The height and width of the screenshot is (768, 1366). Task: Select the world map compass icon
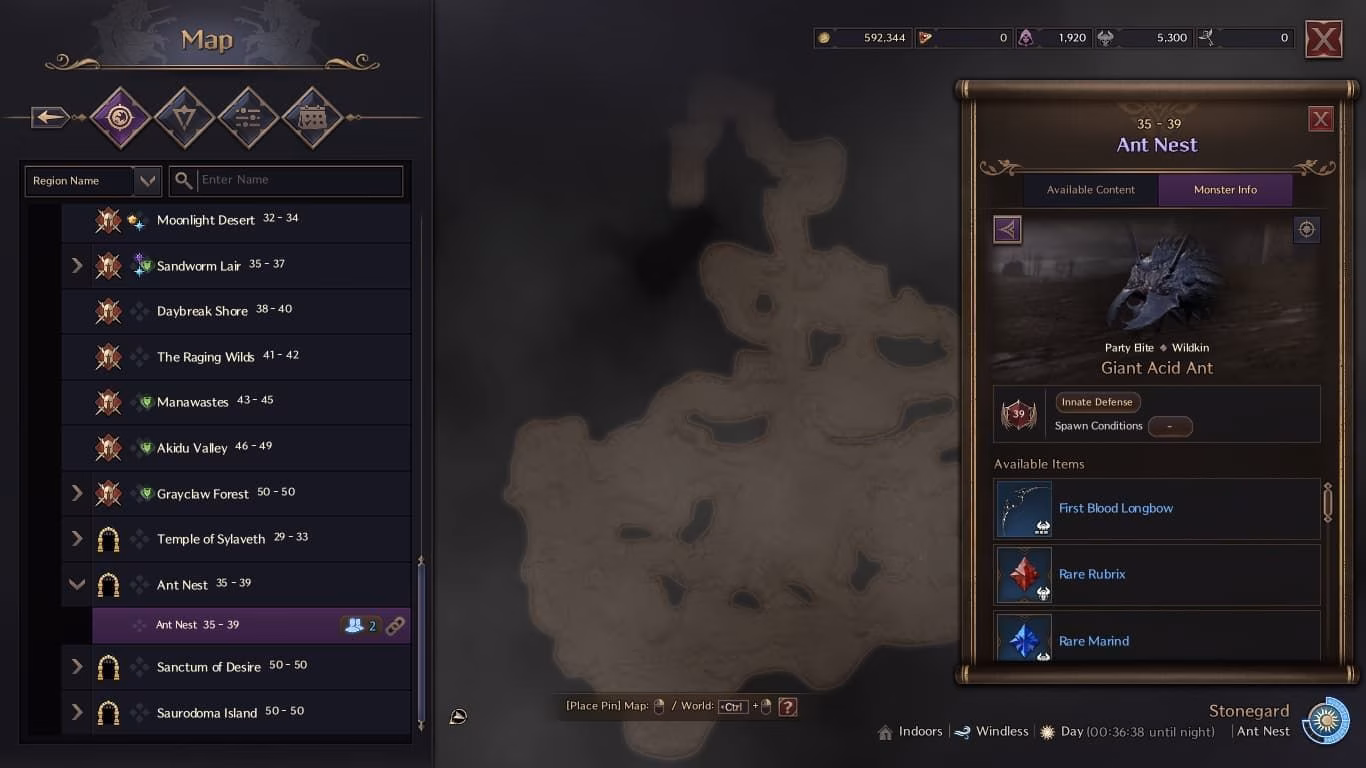[120, 117]
